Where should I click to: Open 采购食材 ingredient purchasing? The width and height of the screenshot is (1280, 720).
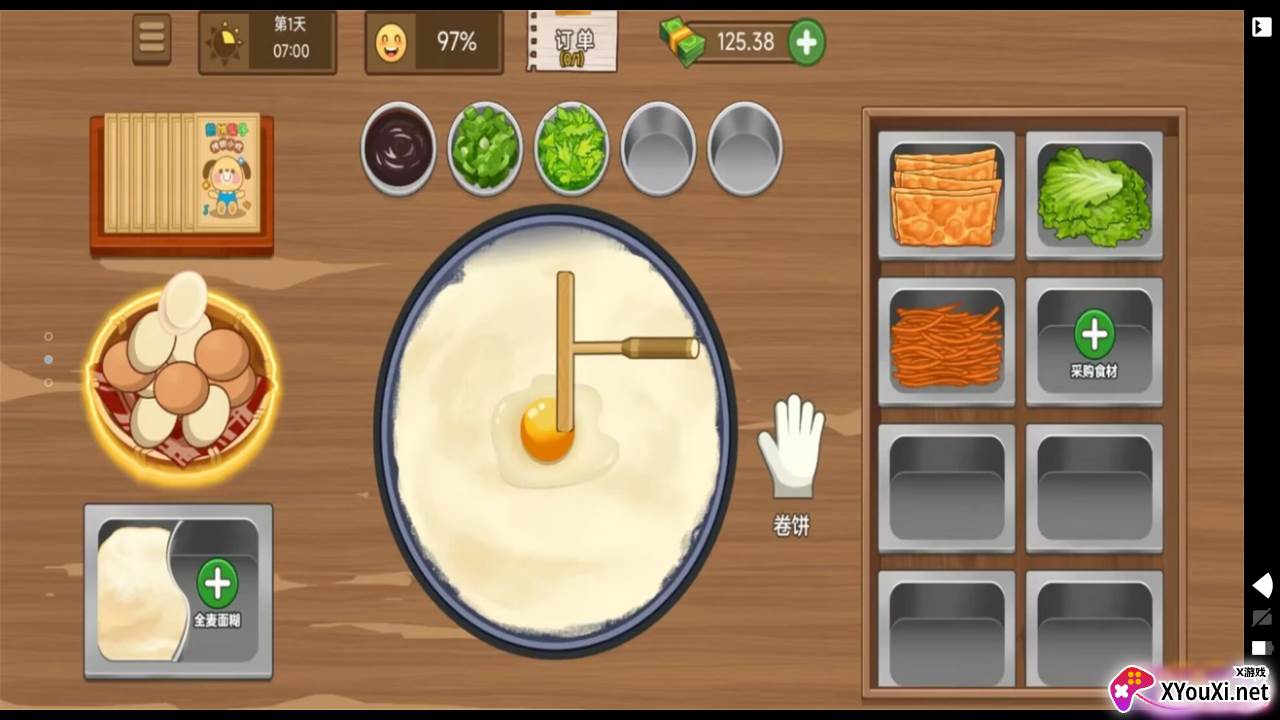(1094, 343)
